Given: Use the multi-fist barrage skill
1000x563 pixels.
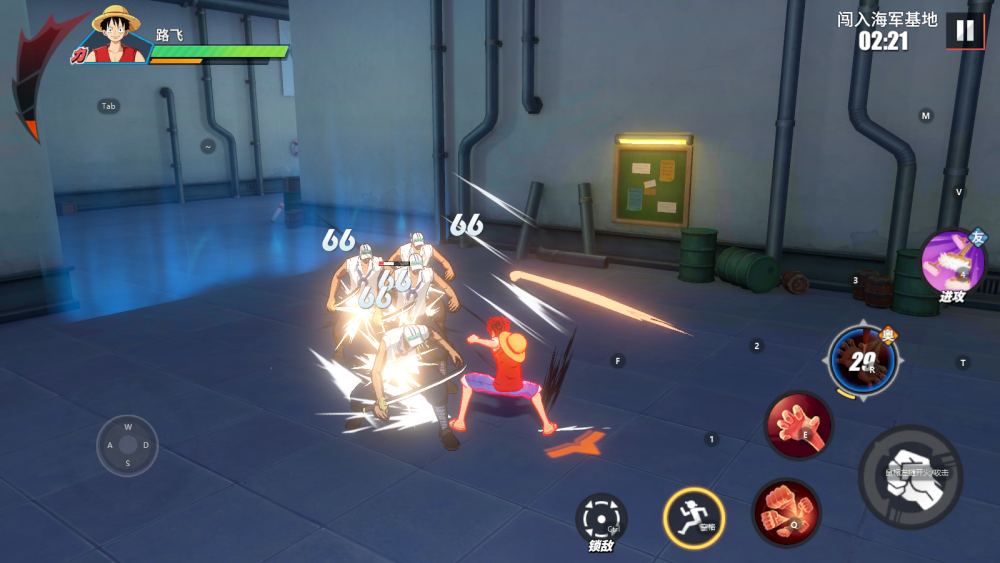Looking at the screenshot, I should click(786, 511).
